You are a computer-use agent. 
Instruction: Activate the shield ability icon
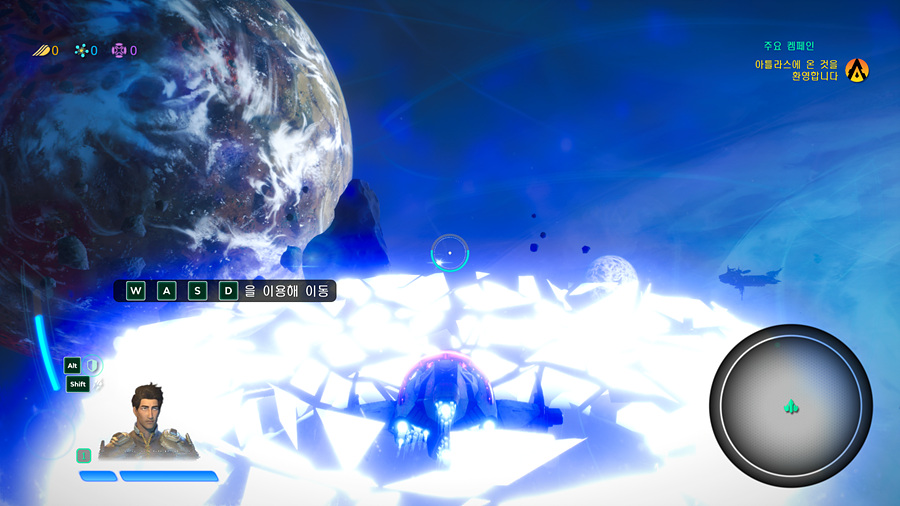click(93, 366)
